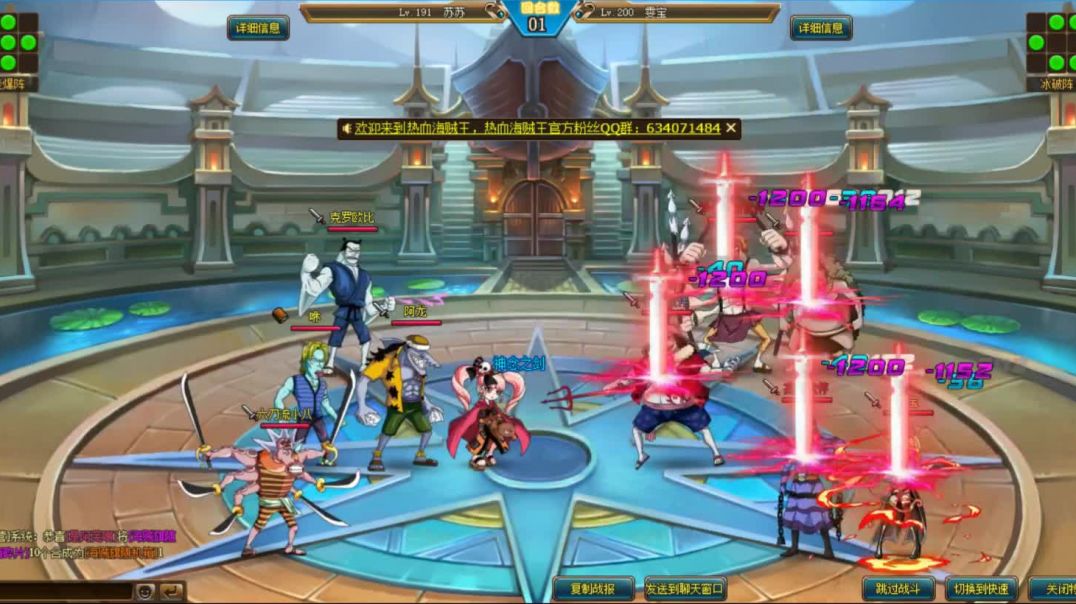Close the QQ群 announcement banner

point(731,128)
